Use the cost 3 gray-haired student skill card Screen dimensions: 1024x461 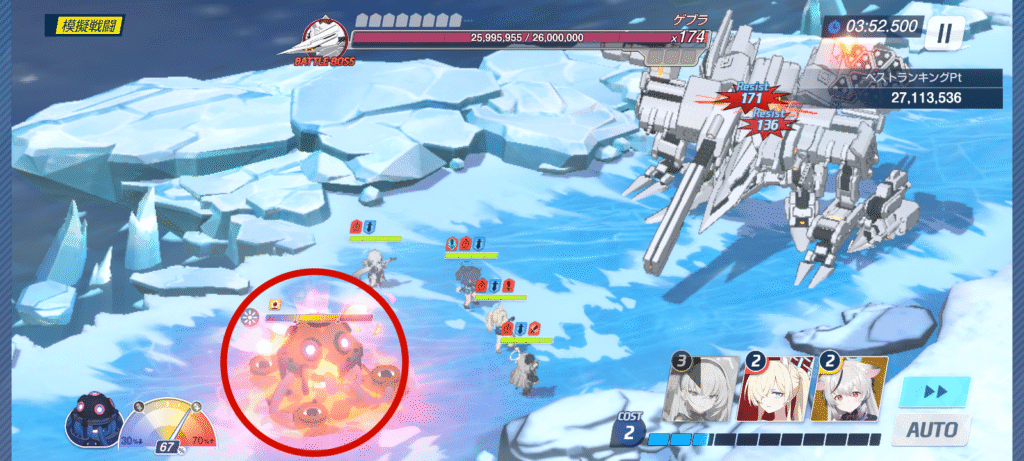point(700,389)
